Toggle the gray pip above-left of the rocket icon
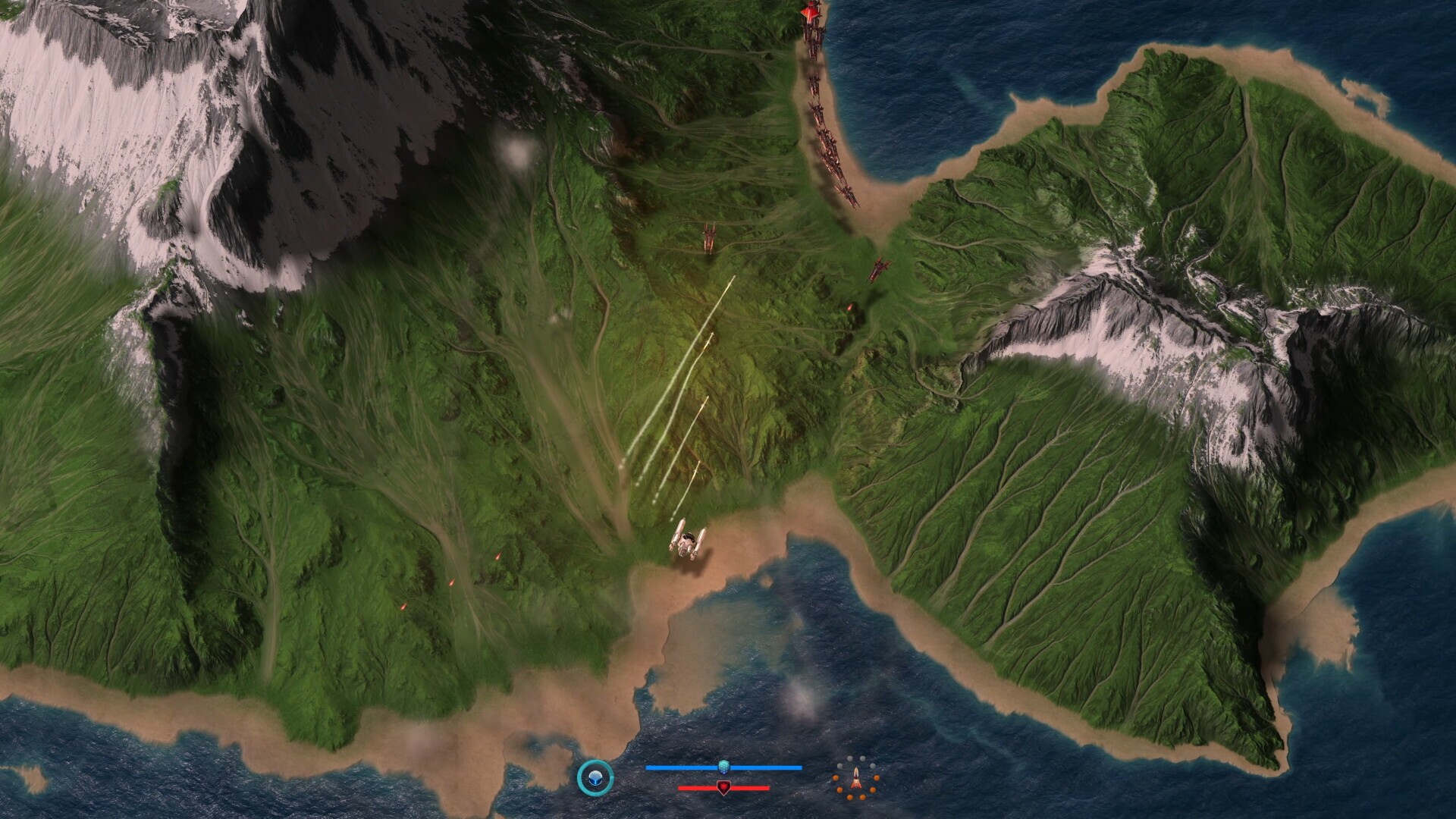1456x819 pixels. [850, 758]
